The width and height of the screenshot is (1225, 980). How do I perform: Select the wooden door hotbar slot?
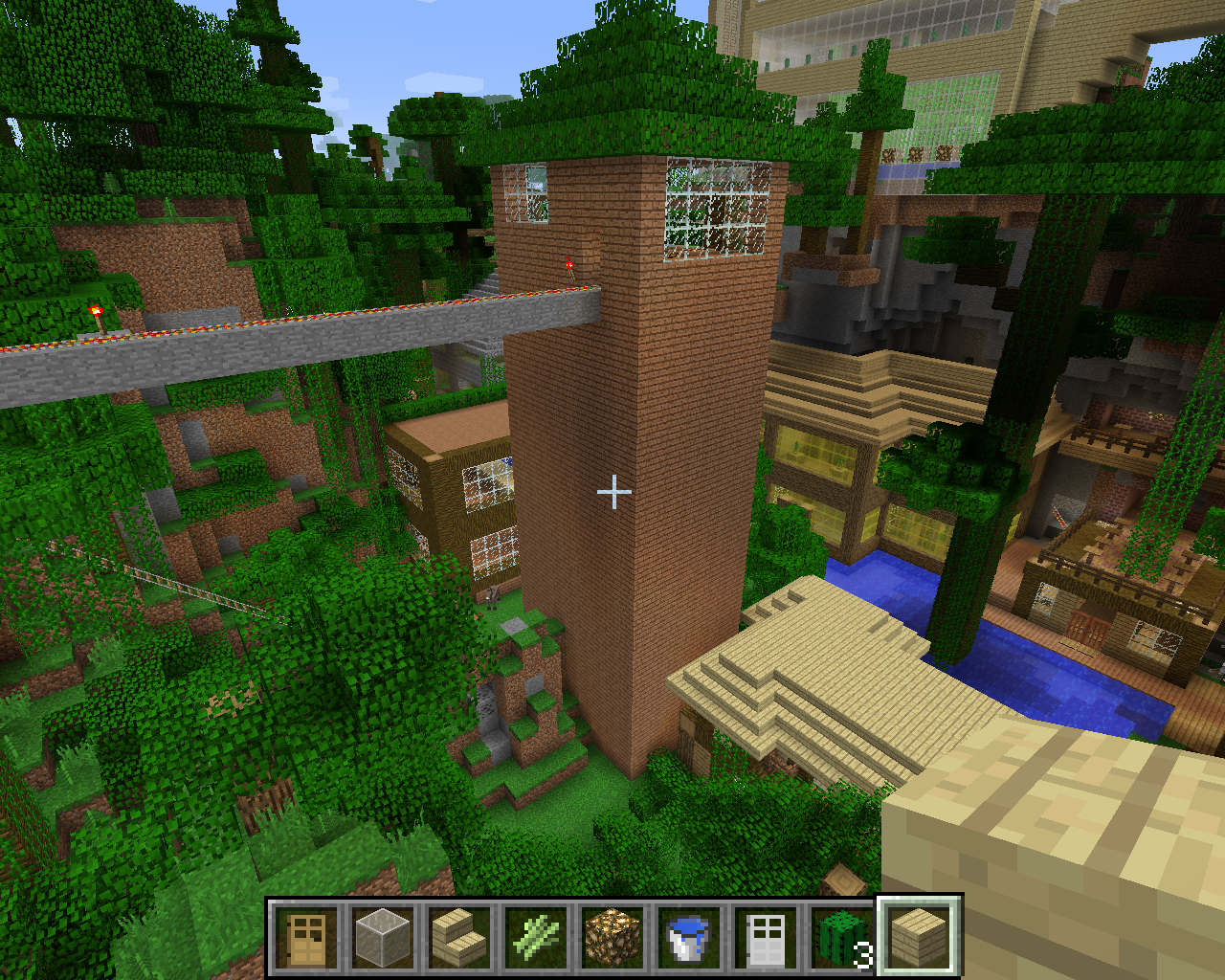(307, 937)
